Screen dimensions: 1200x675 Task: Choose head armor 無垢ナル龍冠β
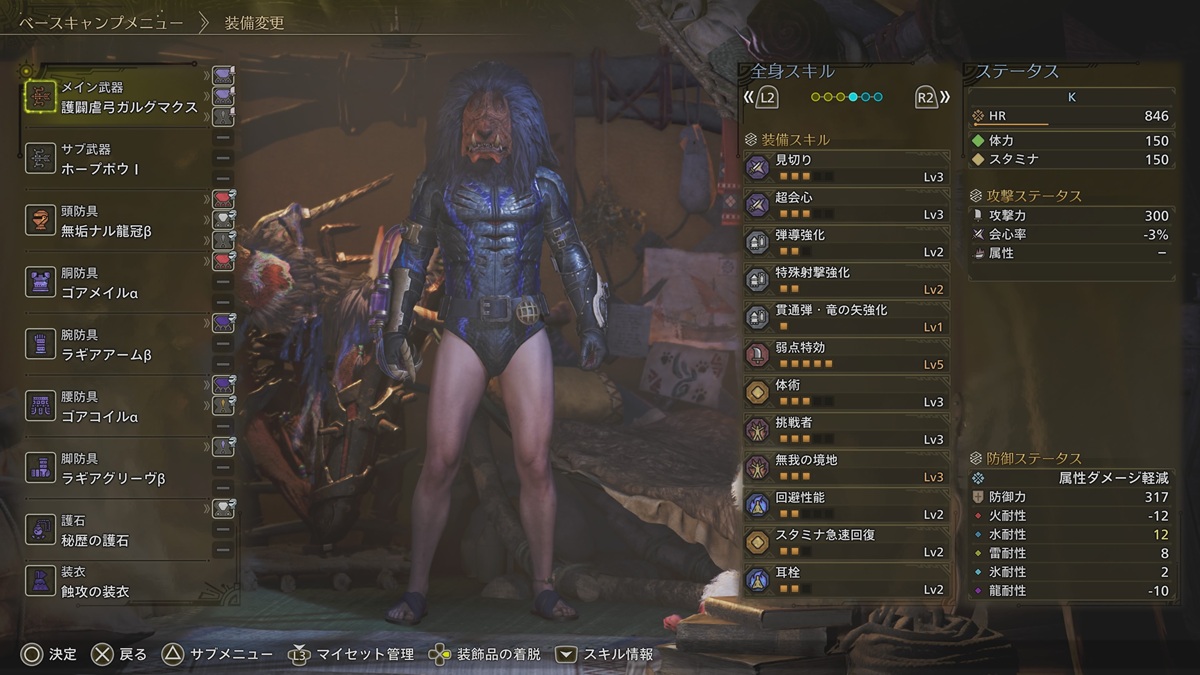point(118,221)
